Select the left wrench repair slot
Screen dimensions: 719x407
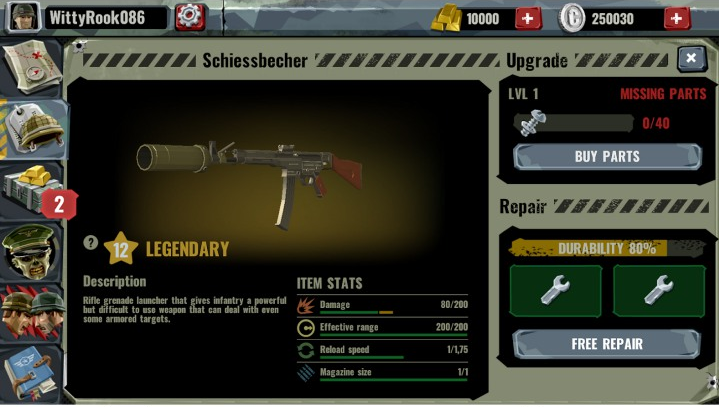(x=555, y=291)
